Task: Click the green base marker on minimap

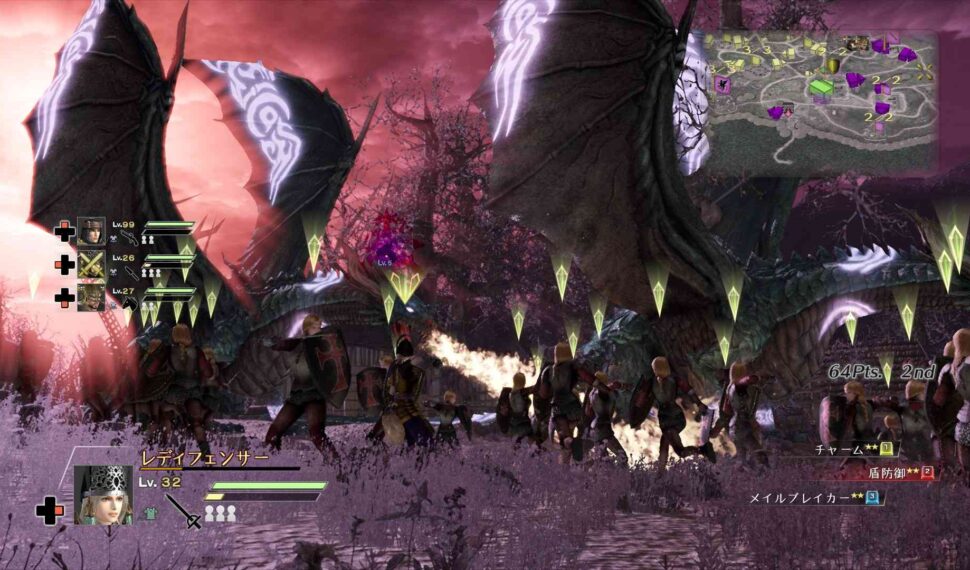Action: 821,88
